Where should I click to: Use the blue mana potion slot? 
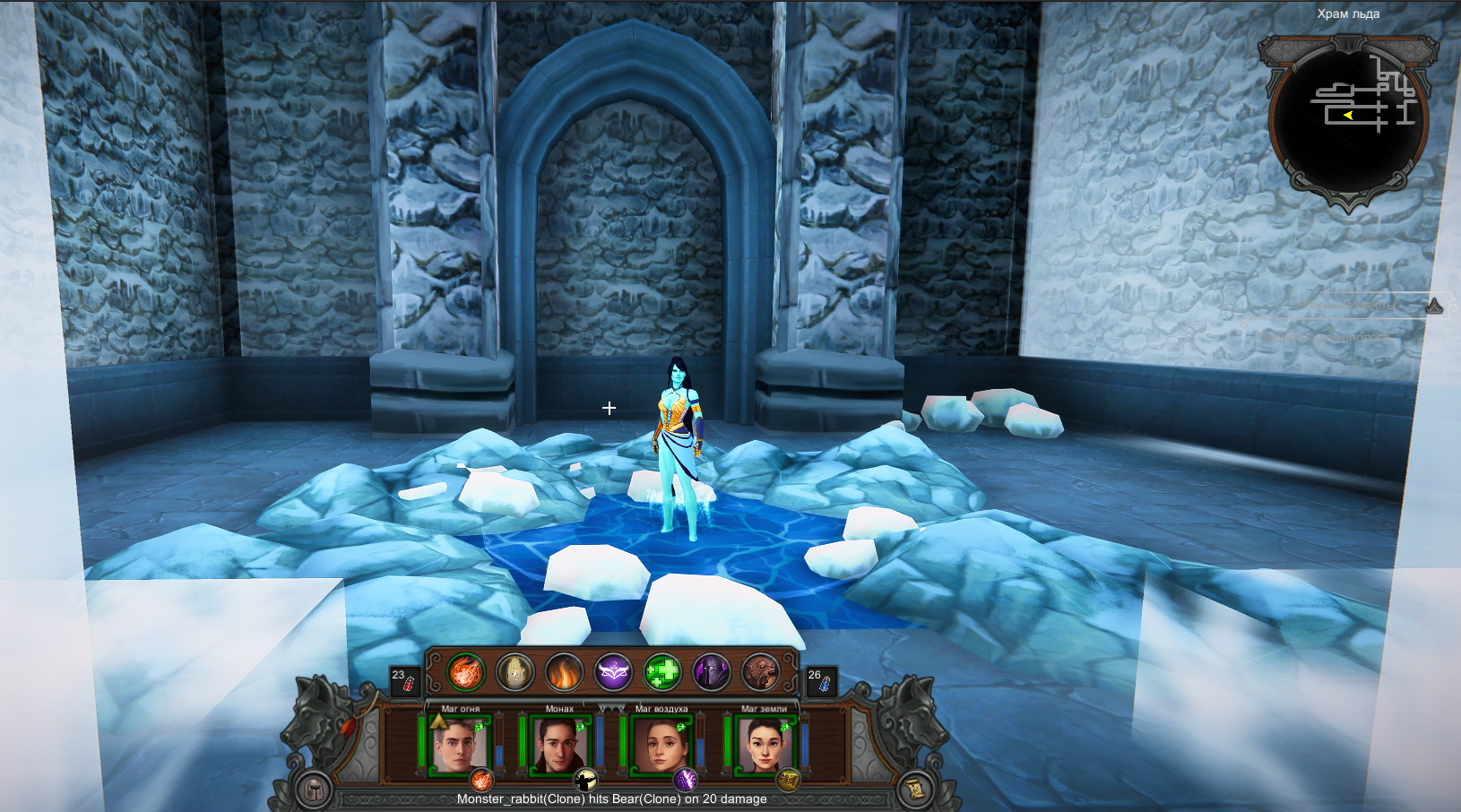point(820,680)
